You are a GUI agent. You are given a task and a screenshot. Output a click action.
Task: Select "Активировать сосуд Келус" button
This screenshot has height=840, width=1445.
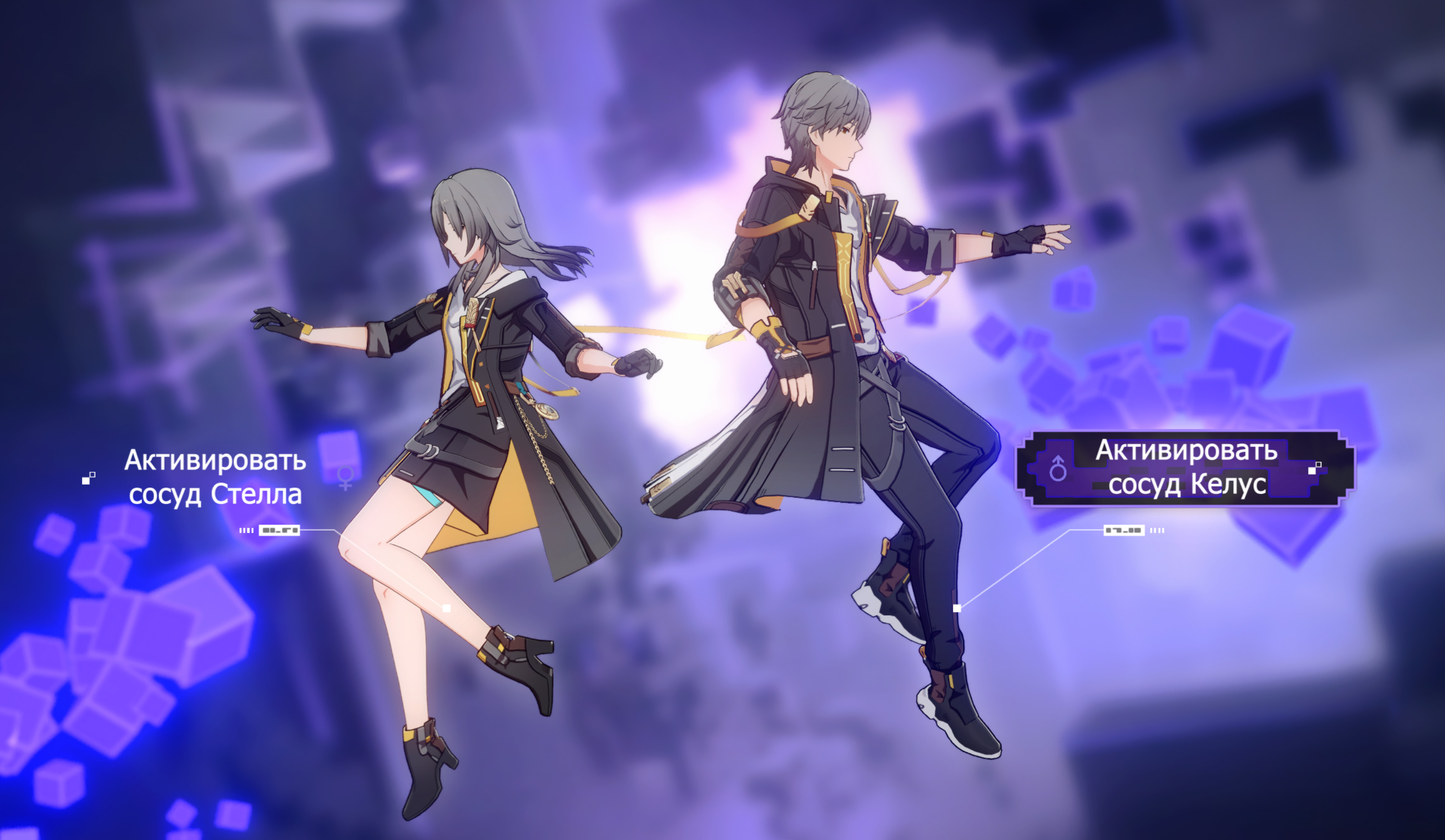1185,467
